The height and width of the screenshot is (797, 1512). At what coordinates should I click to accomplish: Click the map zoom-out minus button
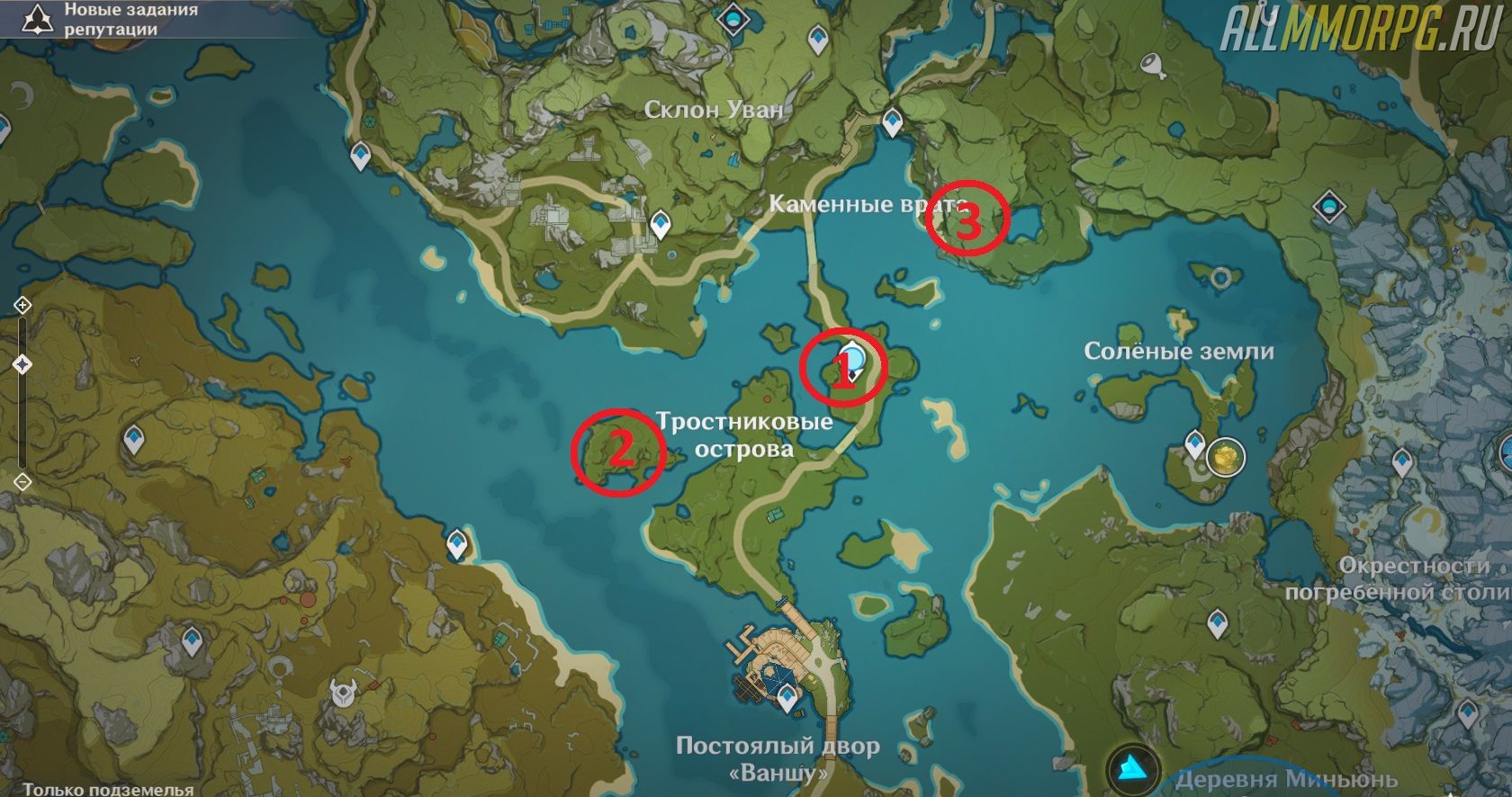tap(22, 482)
